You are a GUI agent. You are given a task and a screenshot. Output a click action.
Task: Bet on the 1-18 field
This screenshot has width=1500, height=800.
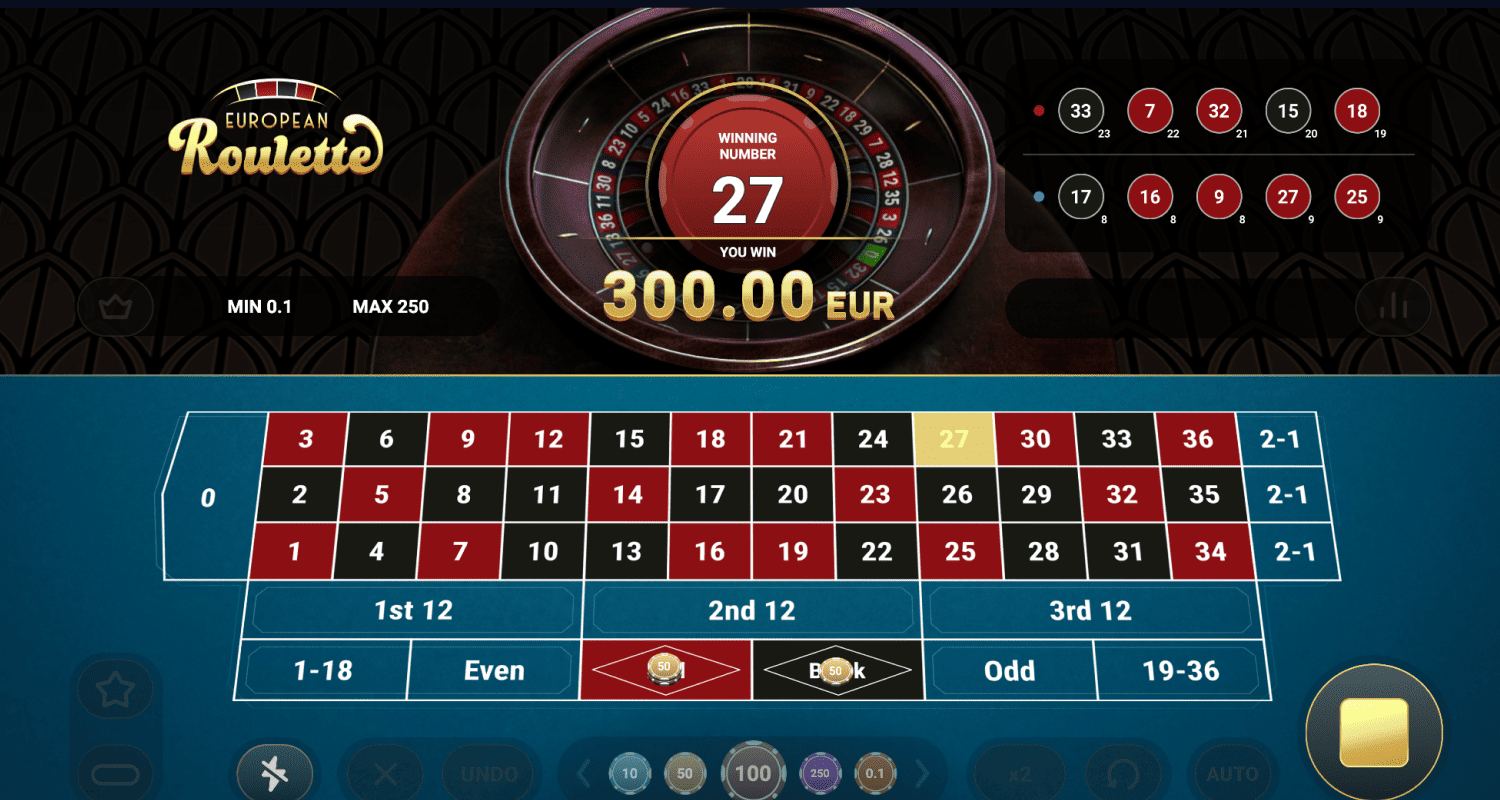[x=323, y=670]
